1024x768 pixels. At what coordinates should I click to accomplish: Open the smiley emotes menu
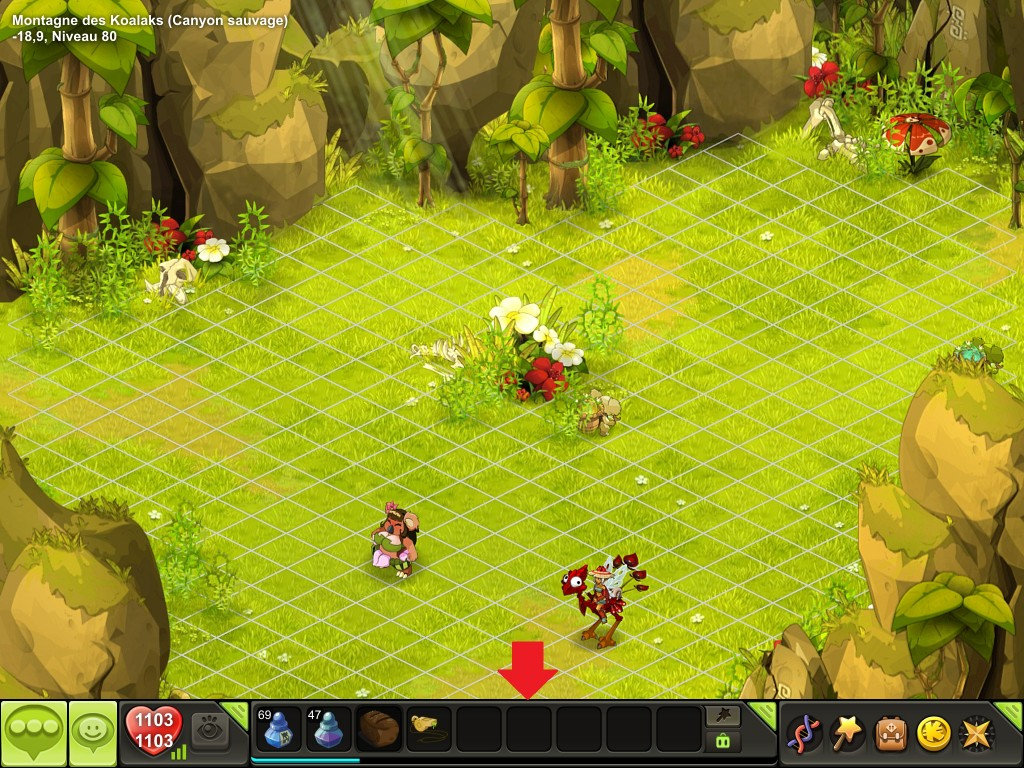pyautogui.click(x=93, y=733)
